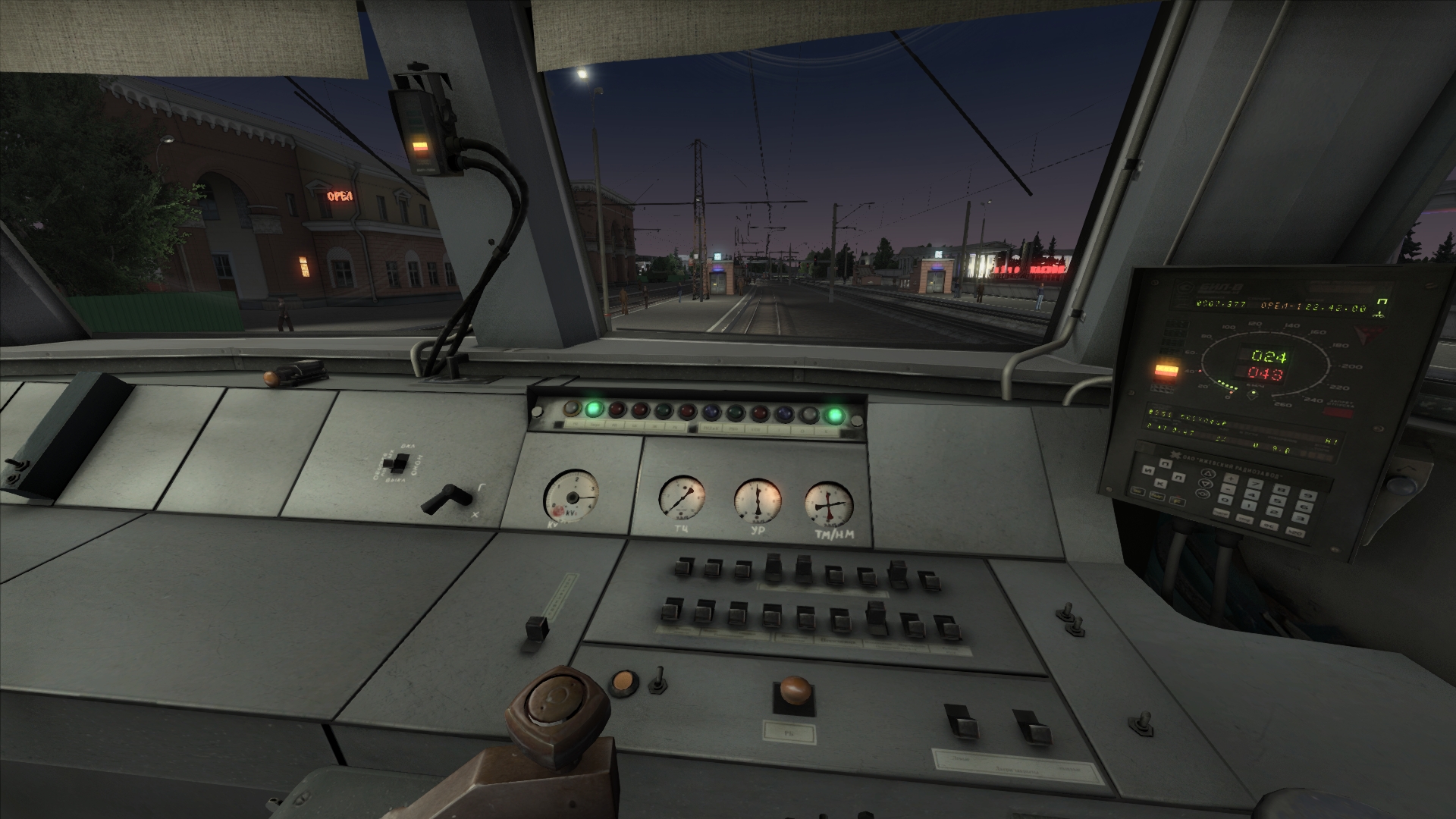
Task: Select the 7 key on the БИЛ-В keypad
Action: (1255, 484)
